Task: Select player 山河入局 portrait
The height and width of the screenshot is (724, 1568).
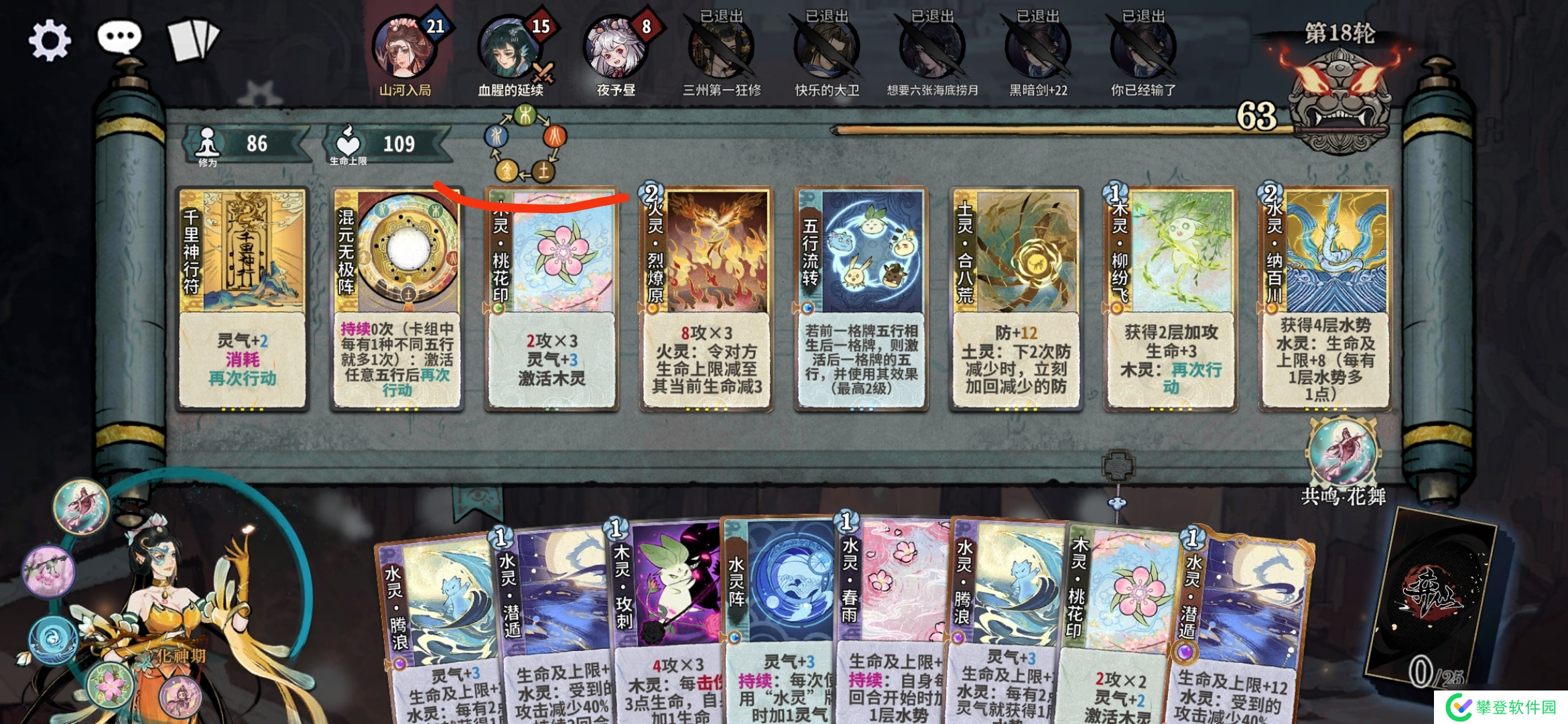Action: tap(405, 48)
